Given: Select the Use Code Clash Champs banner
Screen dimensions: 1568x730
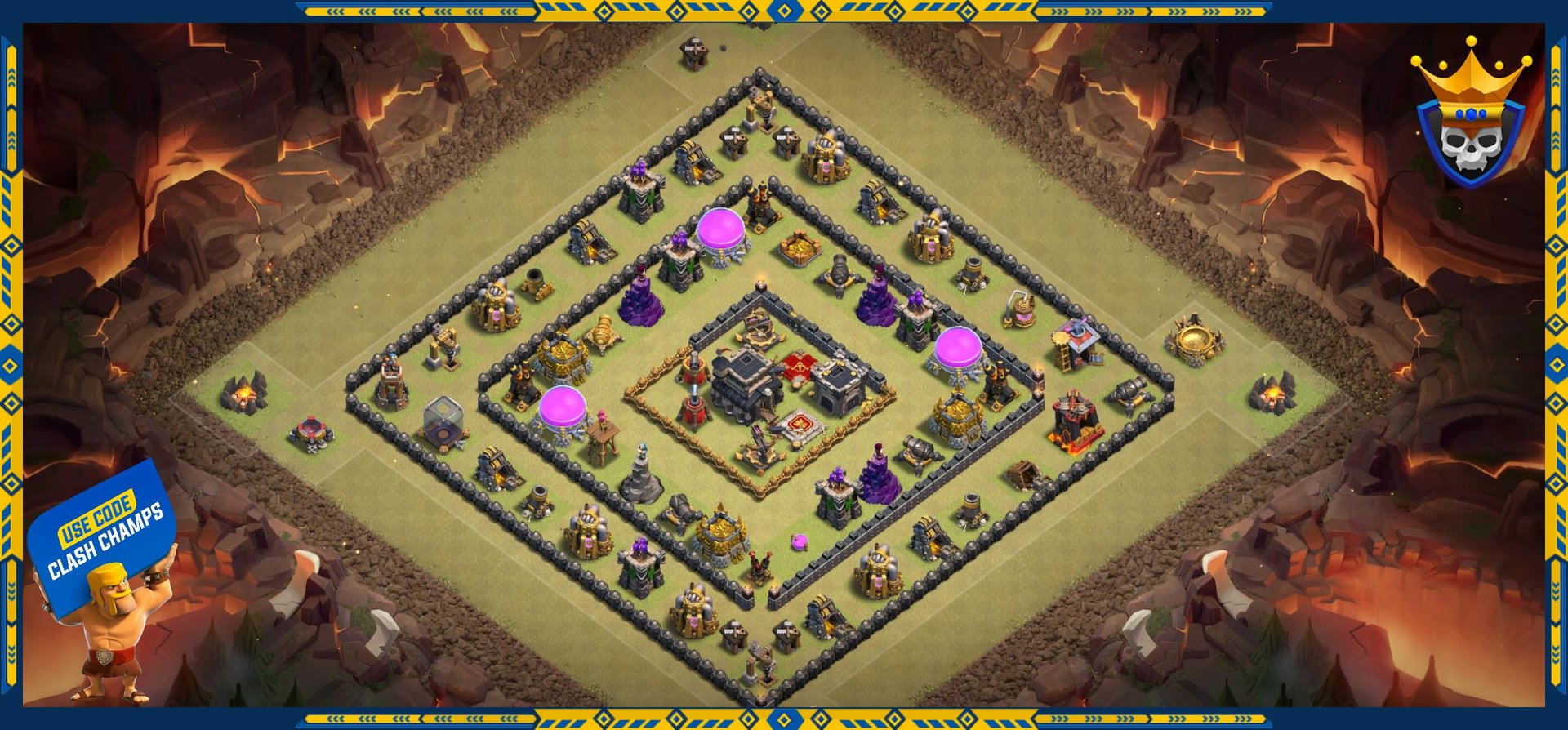Looking at the screenshot, I should (103, 535).
